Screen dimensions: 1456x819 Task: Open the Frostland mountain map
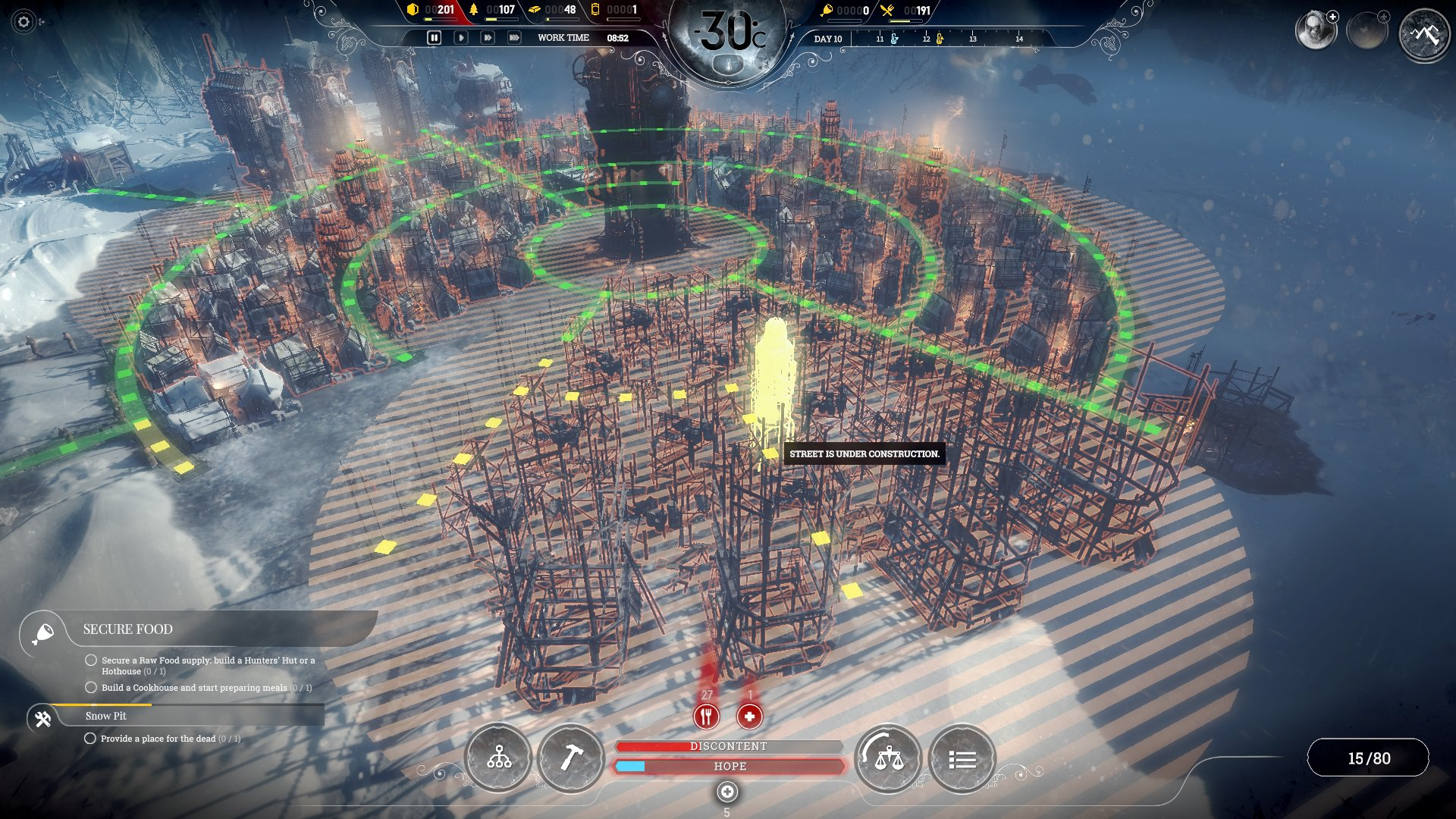tap(1424, 34)
